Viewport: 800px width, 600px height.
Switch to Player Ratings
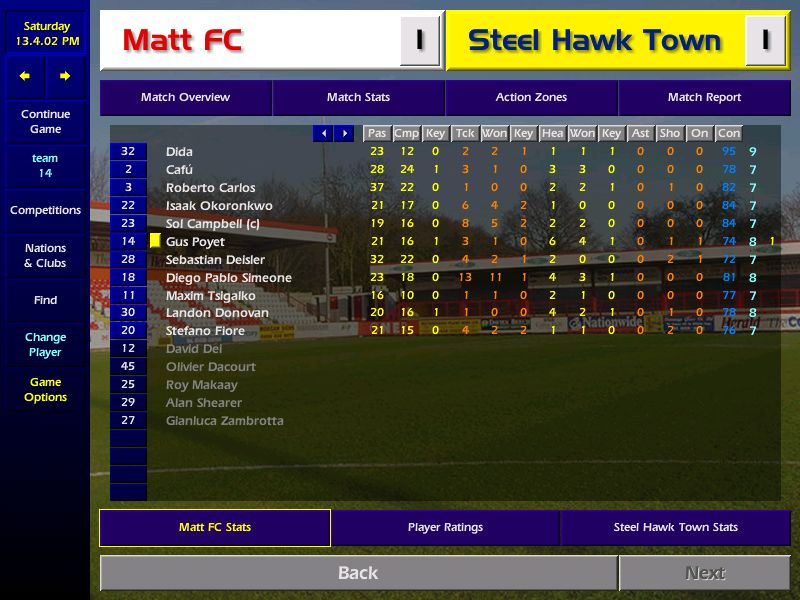[x=445, y=527]
